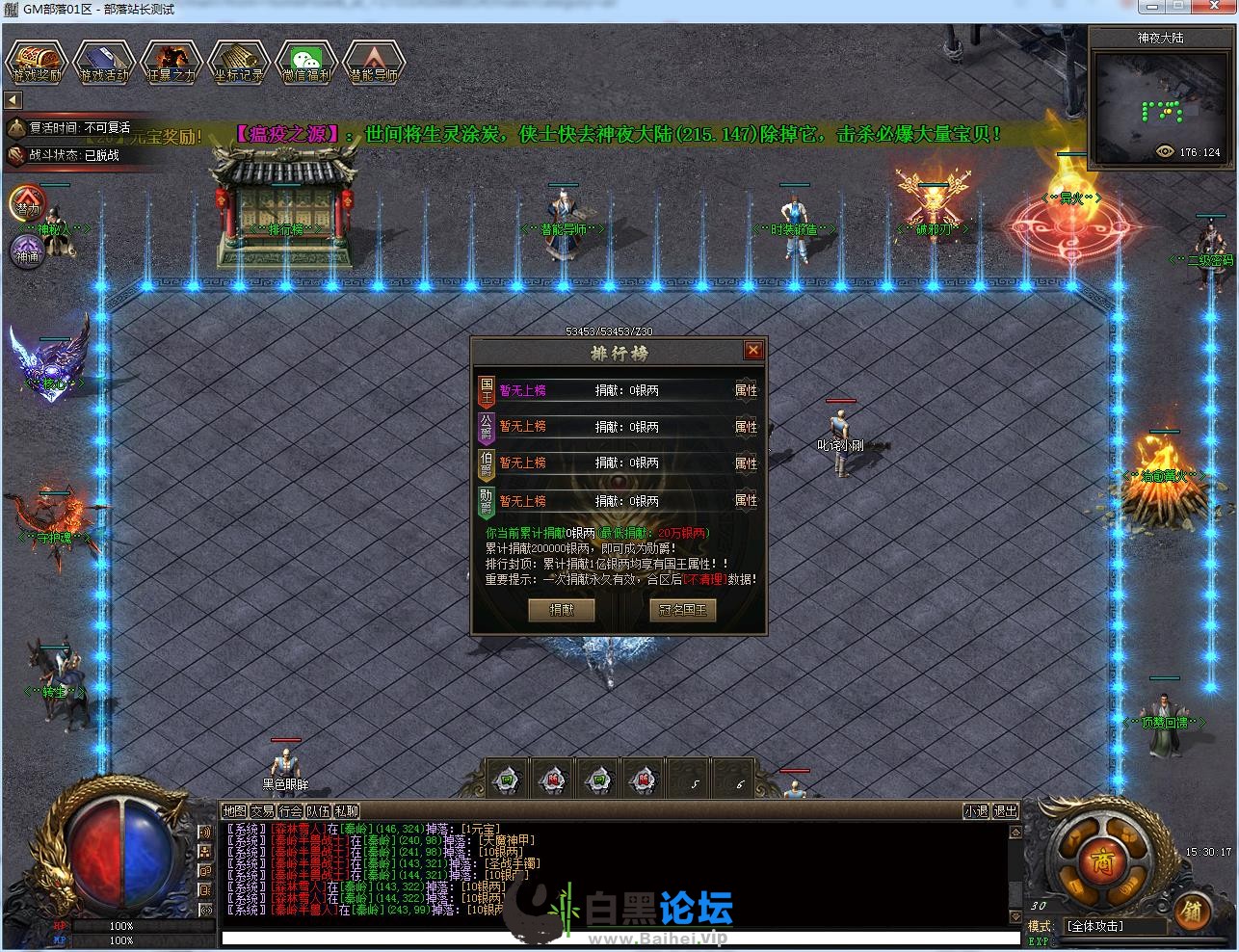The width and height of the screenshot is (1239, 952).
Task: Click the 退出 exit button
Action: coord(1005,811)
